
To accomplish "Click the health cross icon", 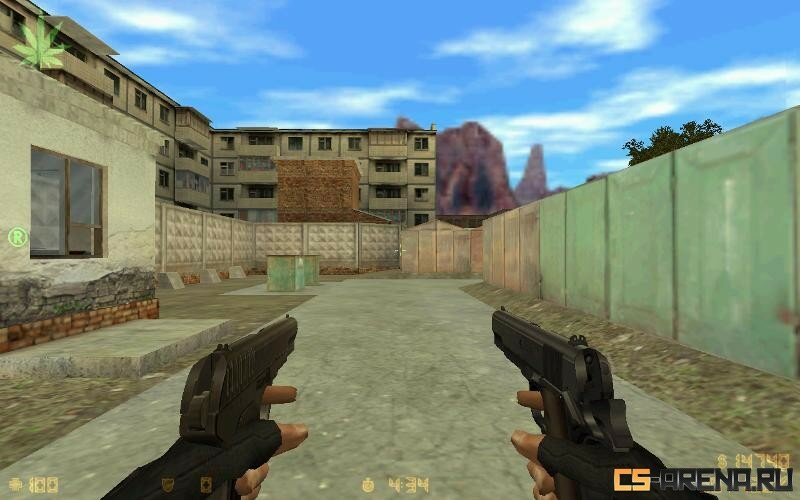I will 12,485.
